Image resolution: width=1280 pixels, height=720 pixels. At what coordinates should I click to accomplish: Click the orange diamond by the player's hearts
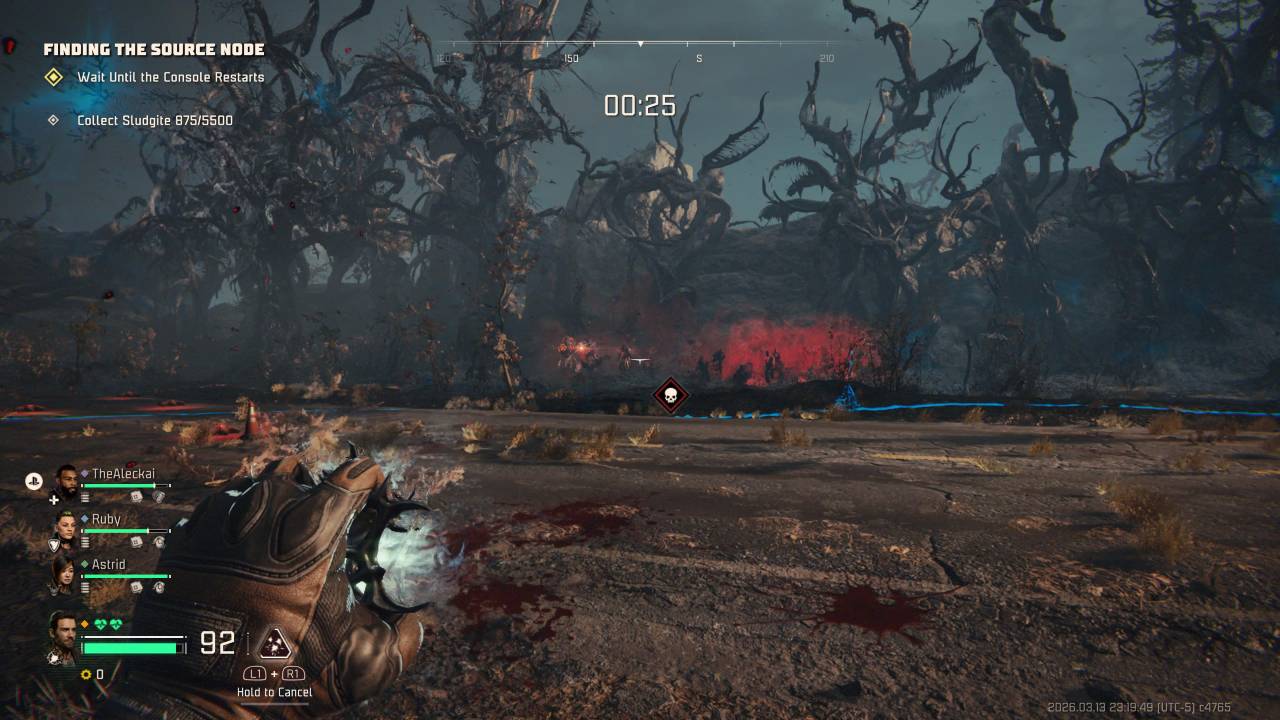(83, 623)
